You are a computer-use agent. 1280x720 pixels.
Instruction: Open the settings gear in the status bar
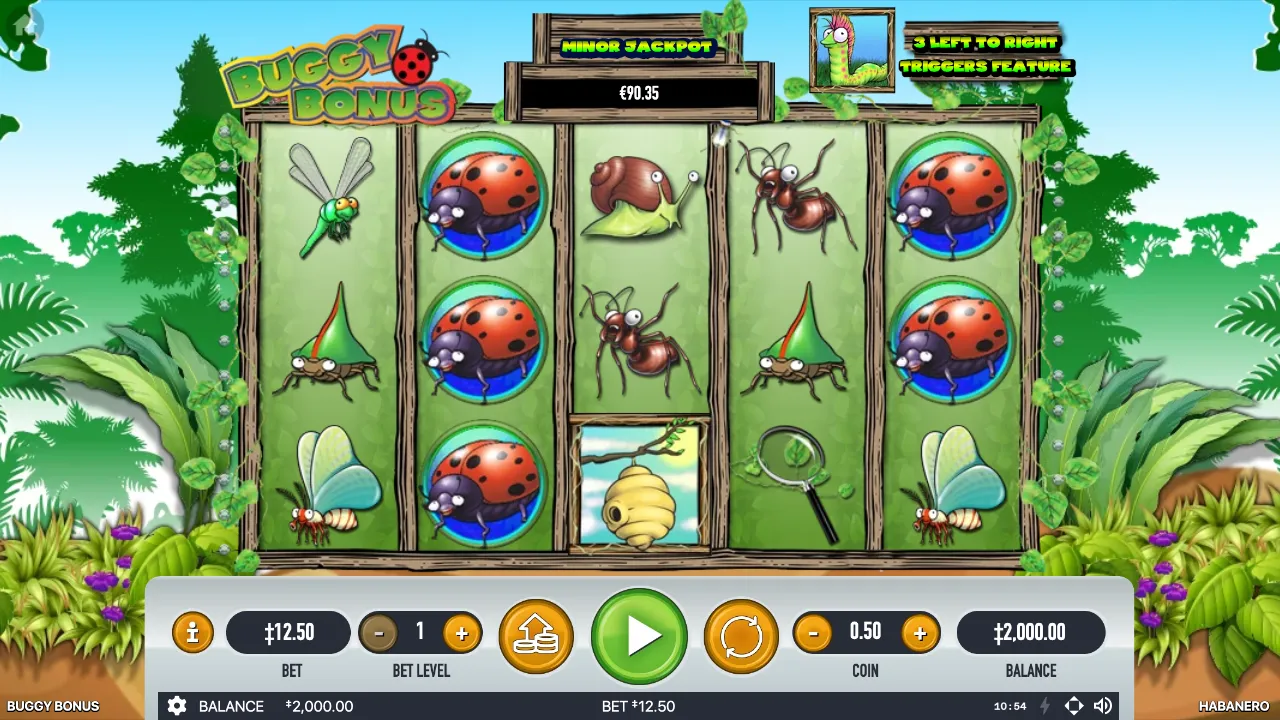(177, 706)
